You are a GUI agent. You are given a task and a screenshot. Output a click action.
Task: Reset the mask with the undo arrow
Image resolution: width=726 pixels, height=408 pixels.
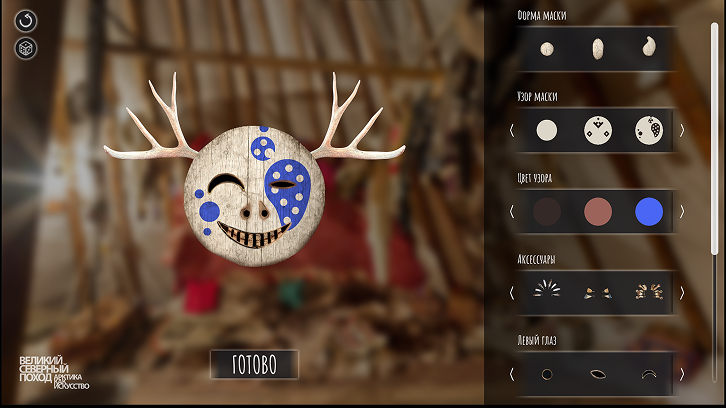(x=26, y=20)
